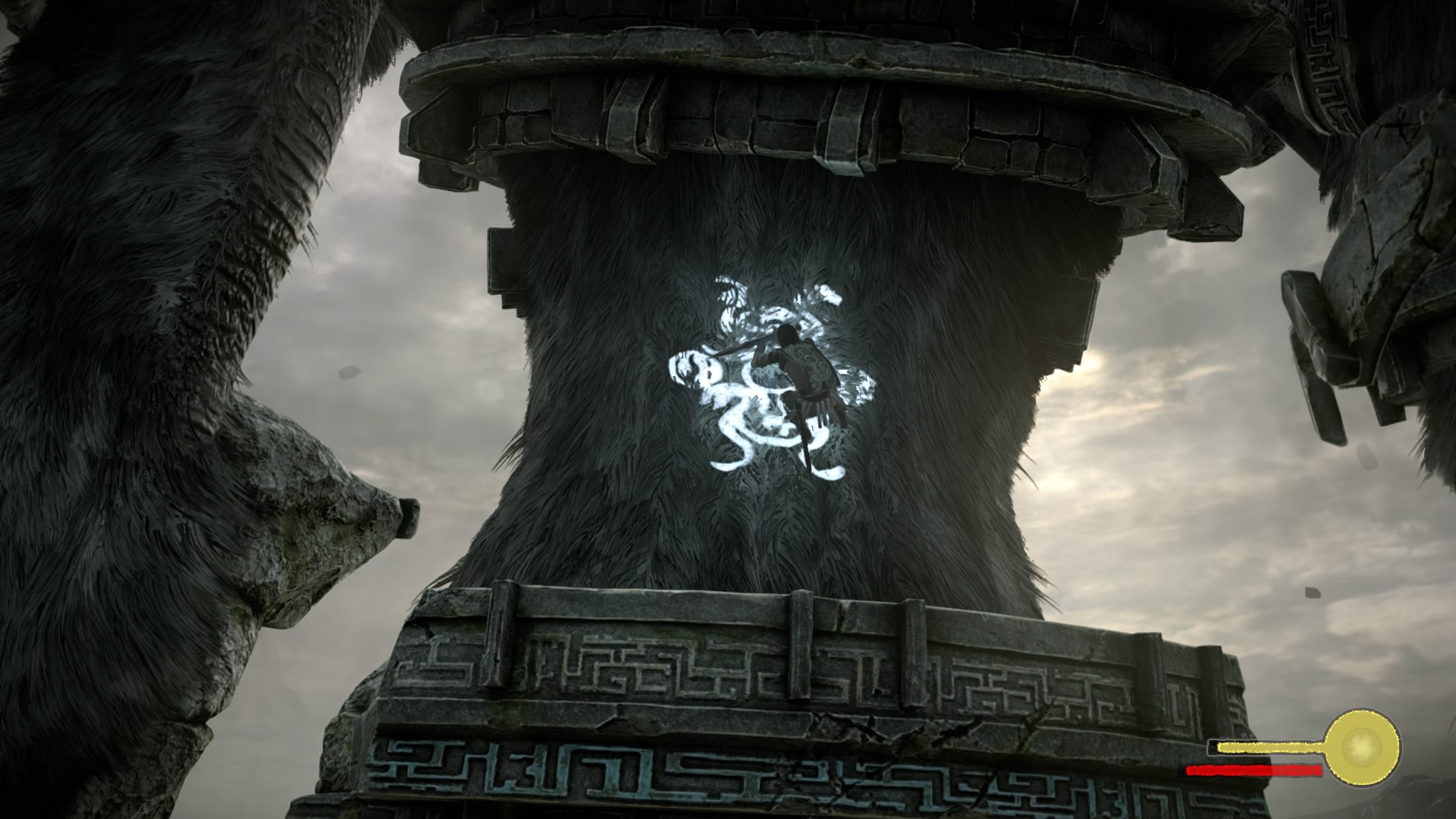Click the debris particle floating left of the colossus
1456x819 pixels.
[x=349, y=372]
